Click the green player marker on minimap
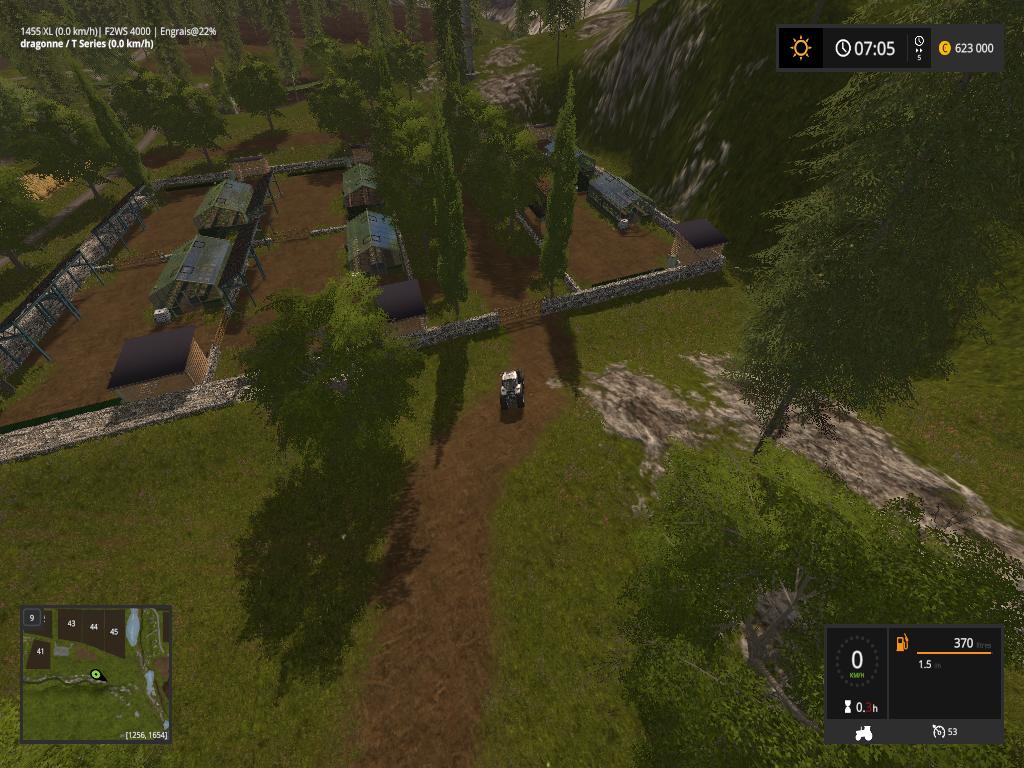This screenshot has height=768, width=1024. pyautogui.click(x=97, y=675)
